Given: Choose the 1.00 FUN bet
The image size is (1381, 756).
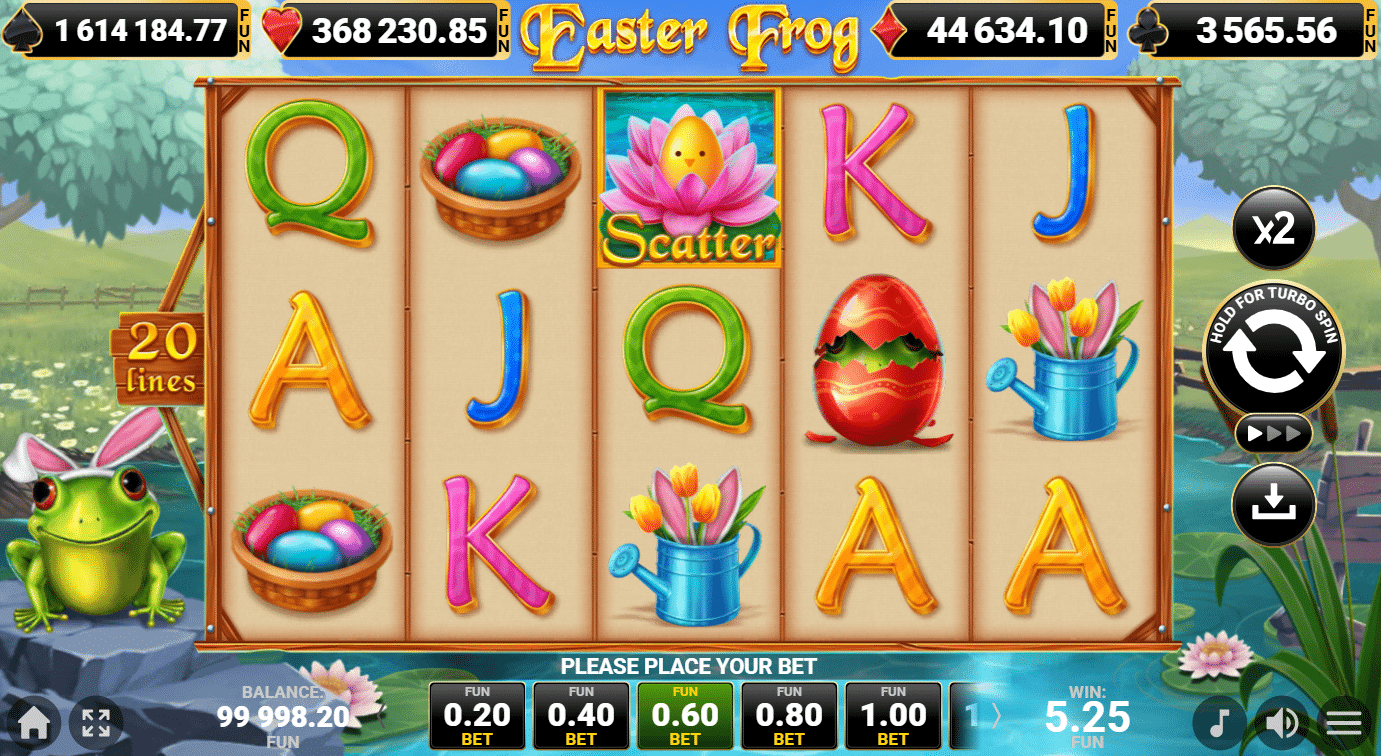Looking at the screenshot, I should point(893,716).
